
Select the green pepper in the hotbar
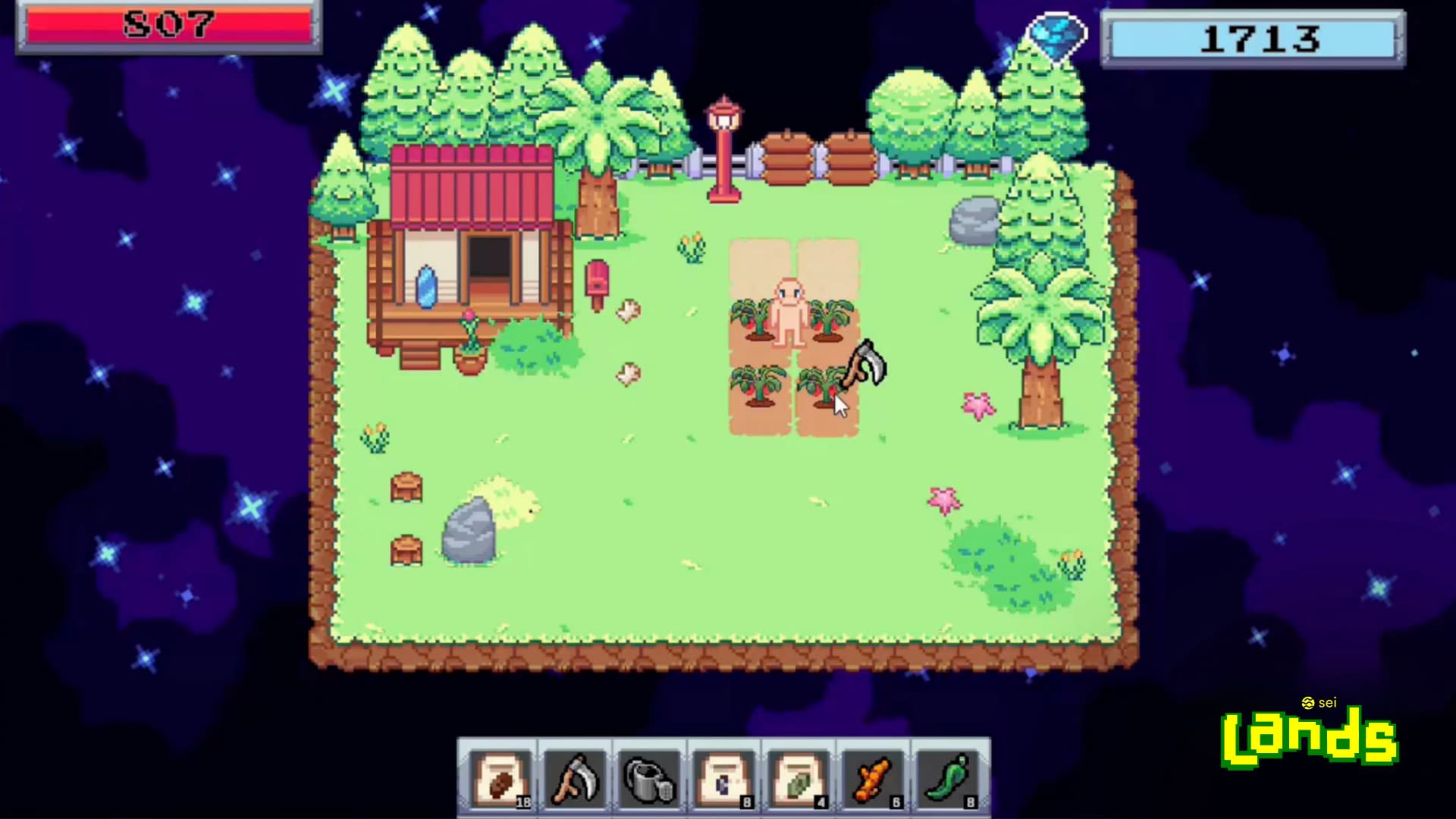(x=948, y=777)
